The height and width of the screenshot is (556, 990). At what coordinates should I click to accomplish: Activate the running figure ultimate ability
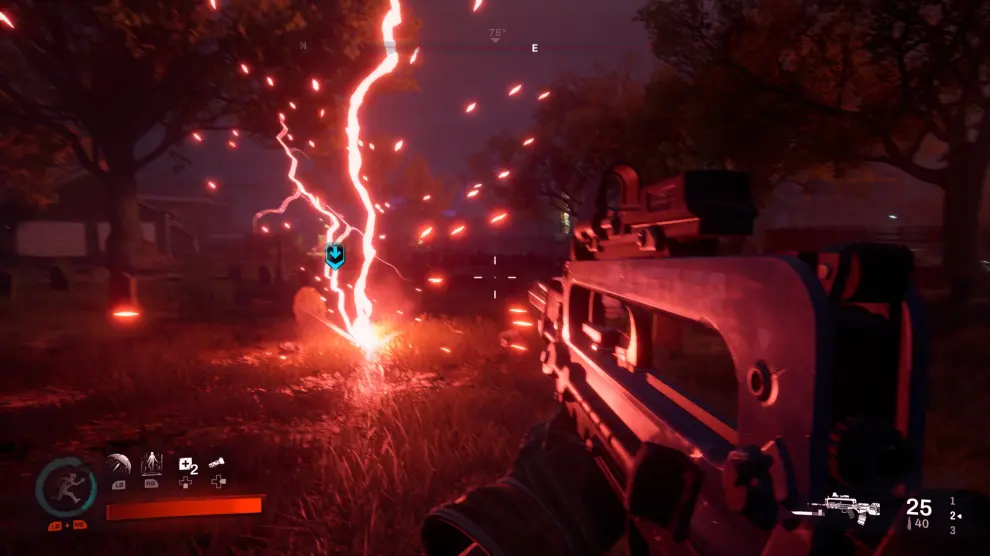pos(66,489)
